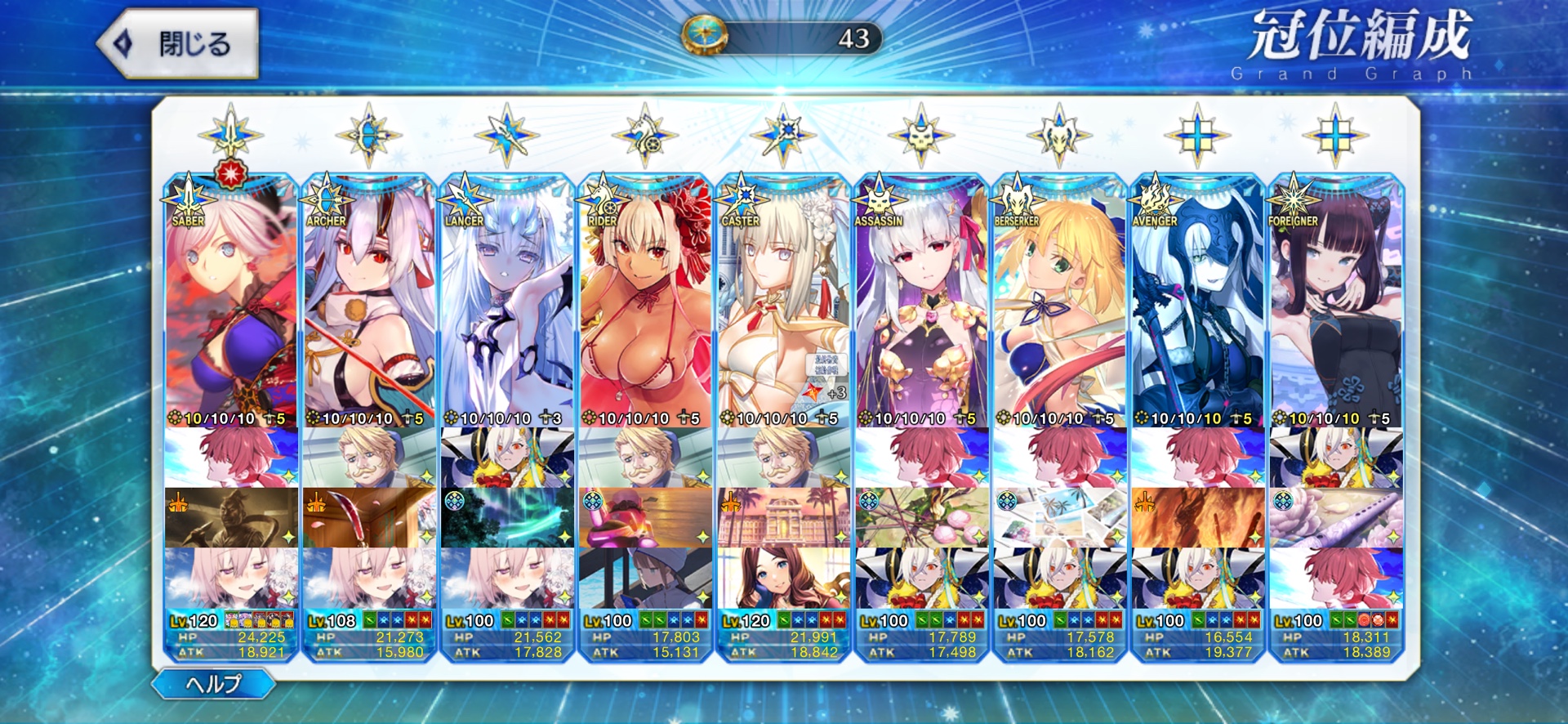Close the Grand Graph screen

[x=178, y=43]
